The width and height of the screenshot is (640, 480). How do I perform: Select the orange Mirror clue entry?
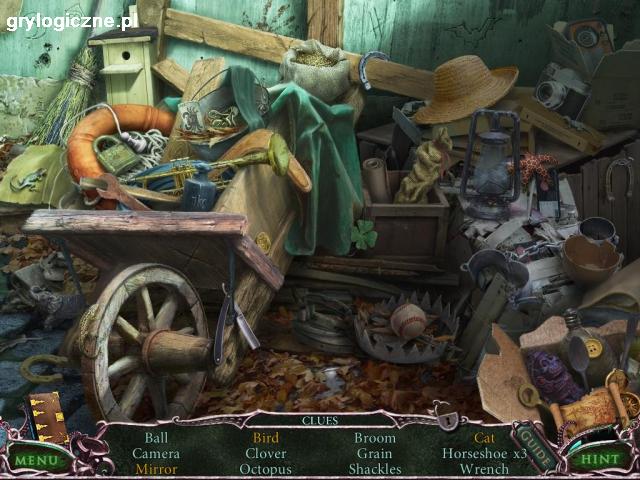pyautogui.click(x=156, y=469)
